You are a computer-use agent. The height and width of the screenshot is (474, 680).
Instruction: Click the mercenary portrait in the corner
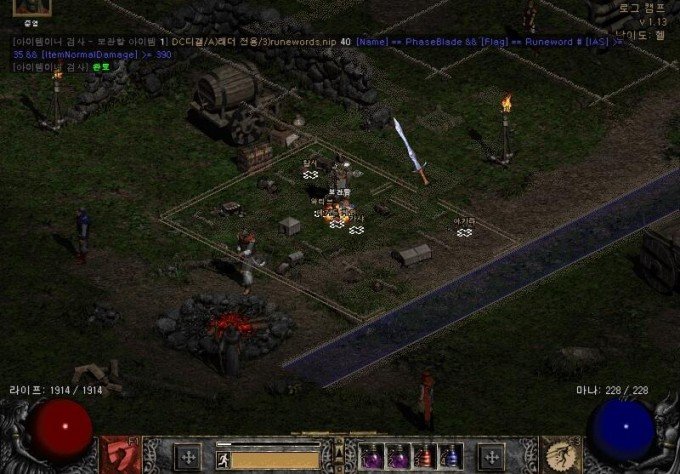pos(30,9)
